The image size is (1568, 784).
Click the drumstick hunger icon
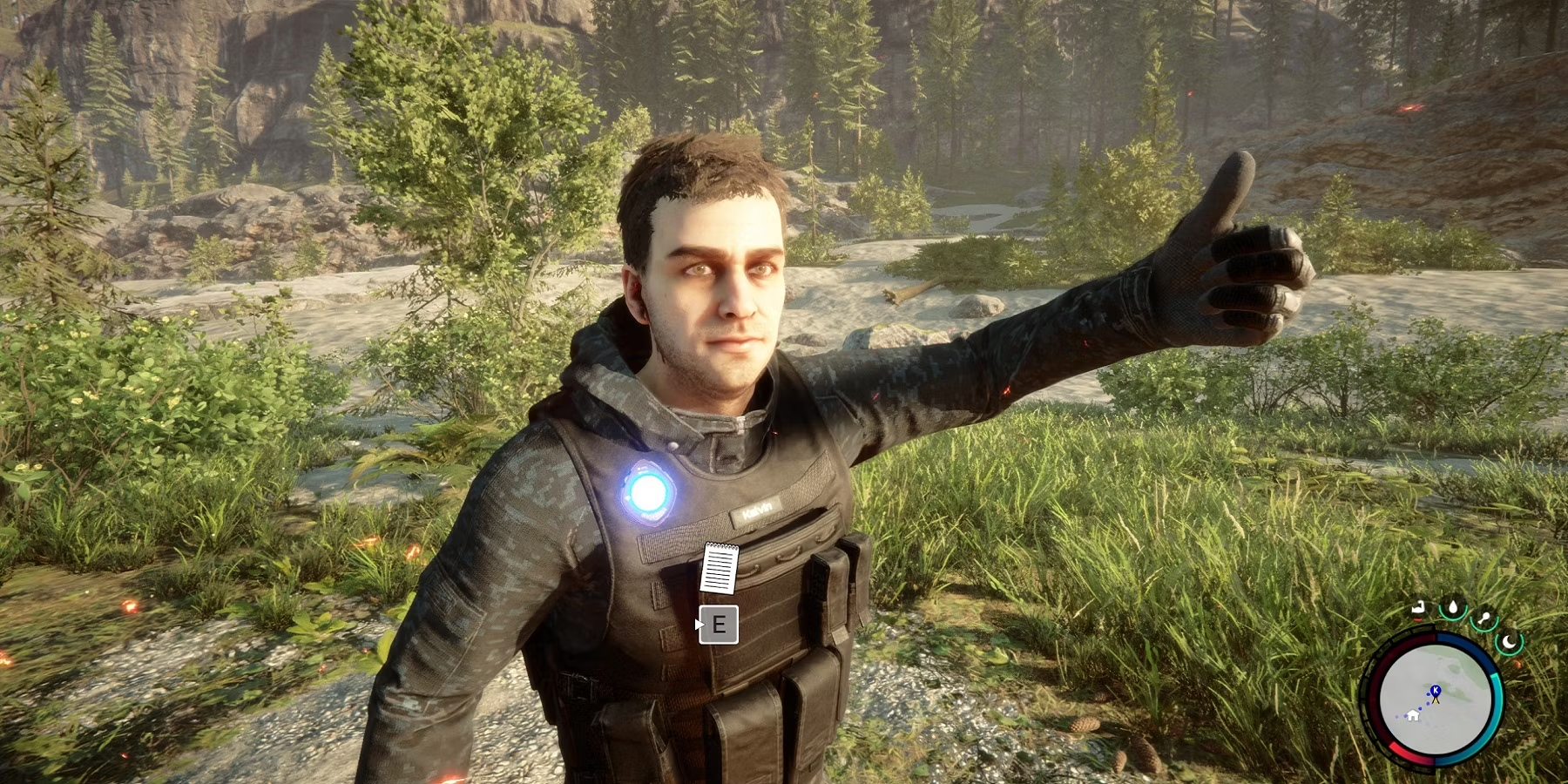[x=1484, y=619]
